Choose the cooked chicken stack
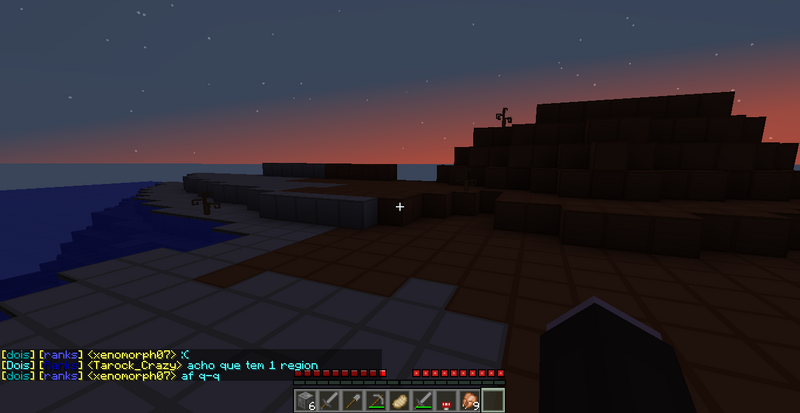The image size is (800, 413). (468, 401)
